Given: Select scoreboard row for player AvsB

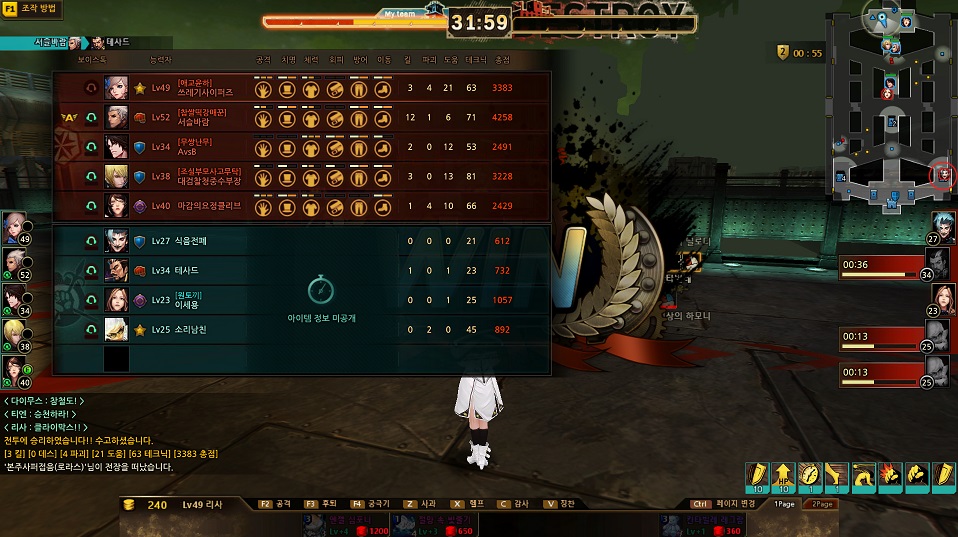Looking at the screenshot, I should 300,147.
